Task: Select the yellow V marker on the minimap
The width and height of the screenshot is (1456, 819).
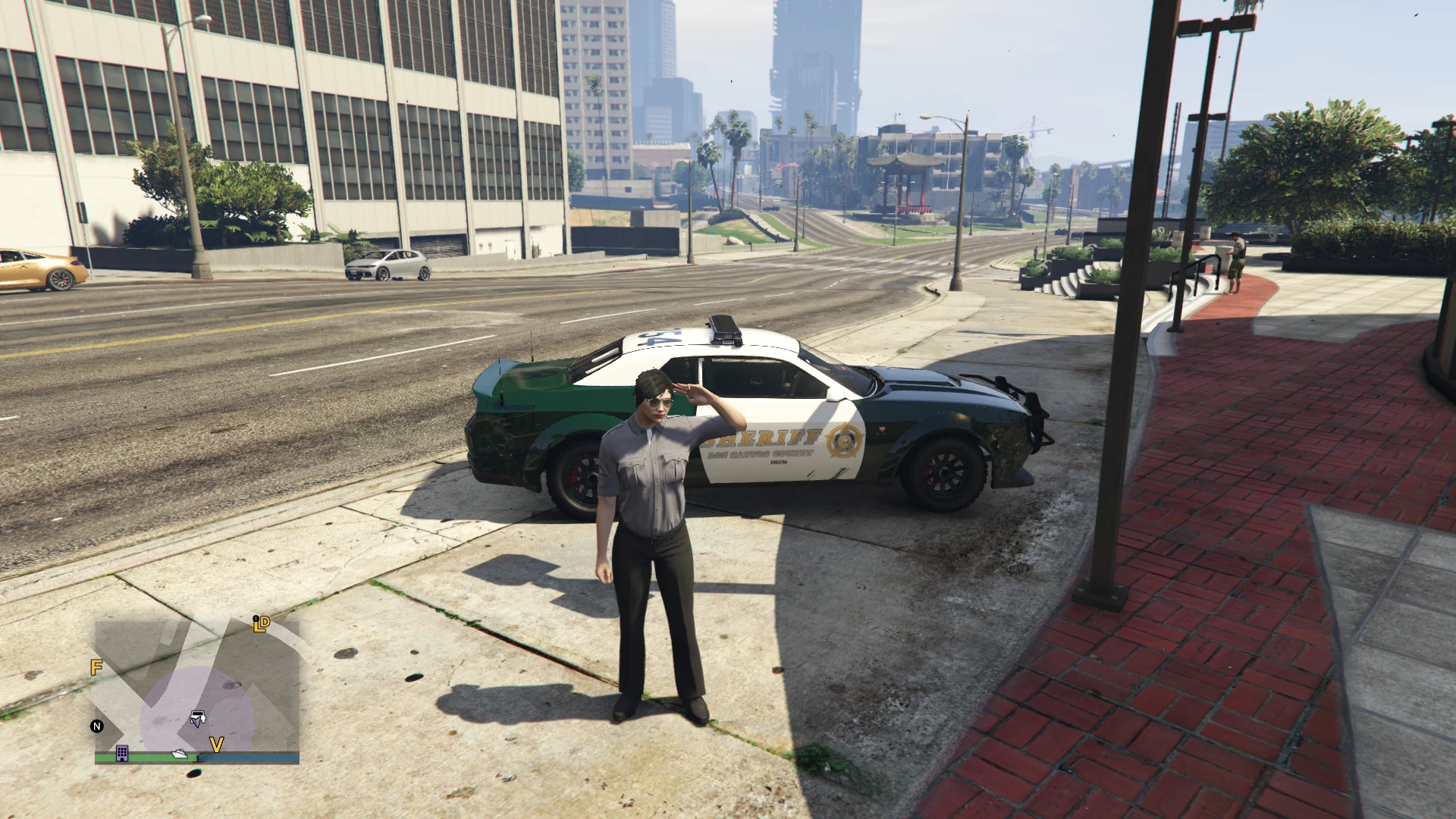Action: click(x=216, y=745)
